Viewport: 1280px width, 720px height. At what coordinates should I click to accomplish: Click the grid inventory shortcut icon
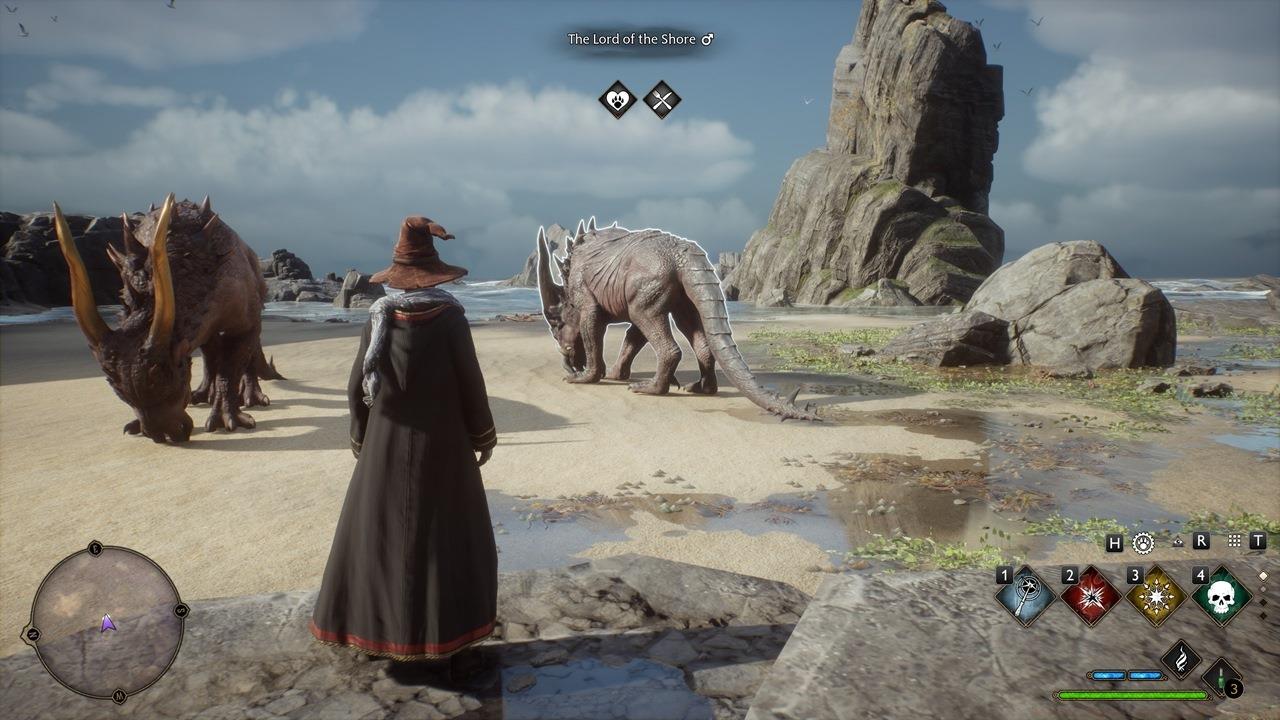coord(1233,540)
